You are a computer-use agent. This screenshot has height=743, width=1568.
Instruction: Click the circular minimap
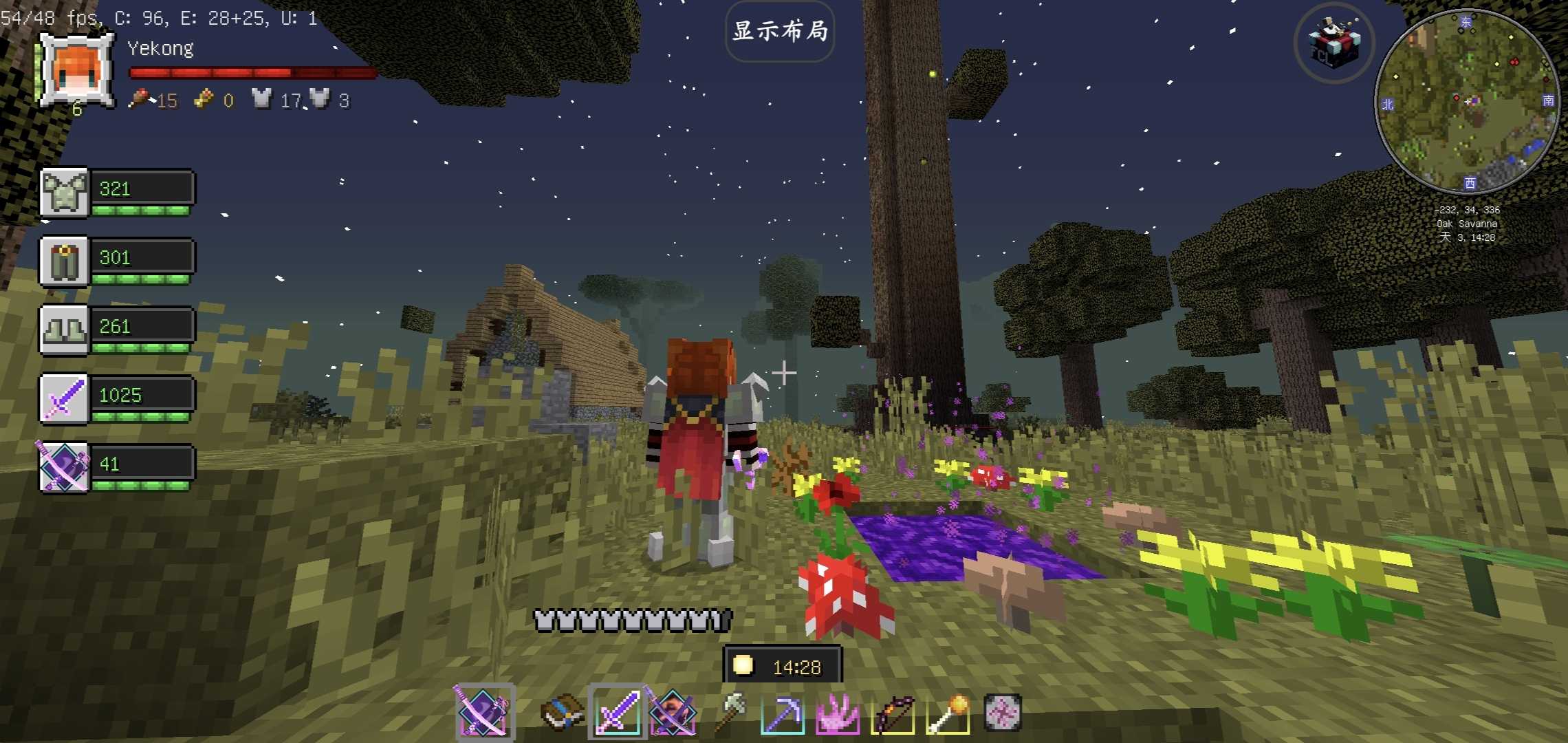1466,102
